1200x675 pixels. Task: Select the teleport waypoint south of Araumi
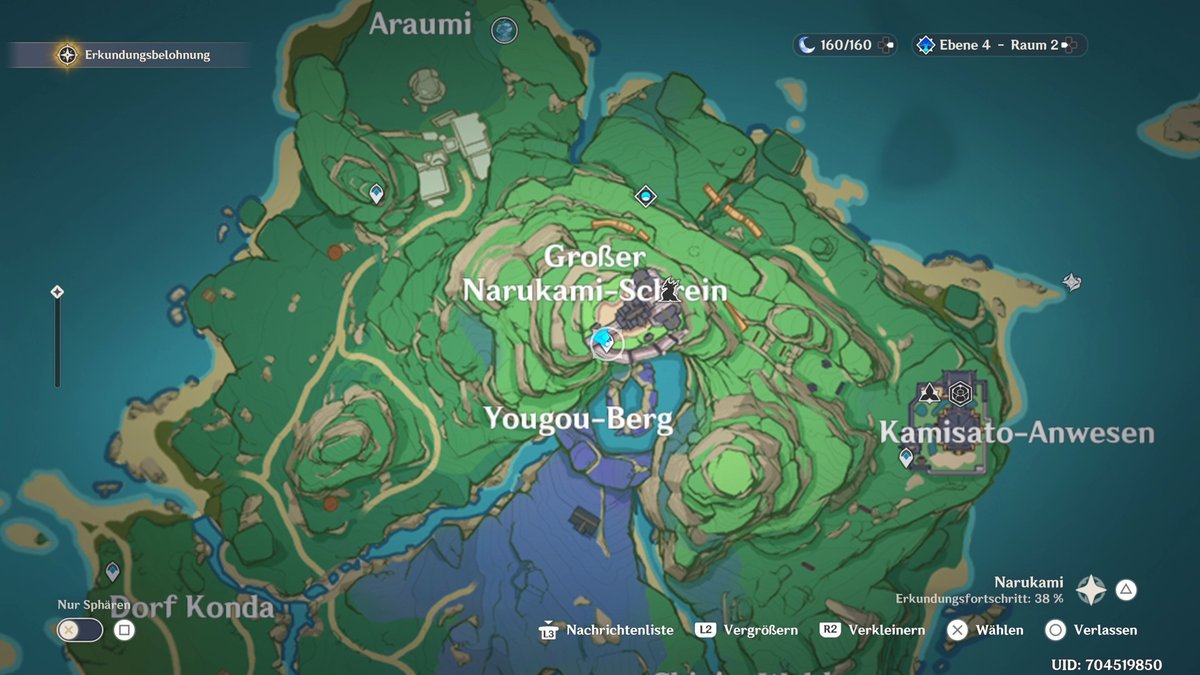pyautogui.click(x=376, y=193)
